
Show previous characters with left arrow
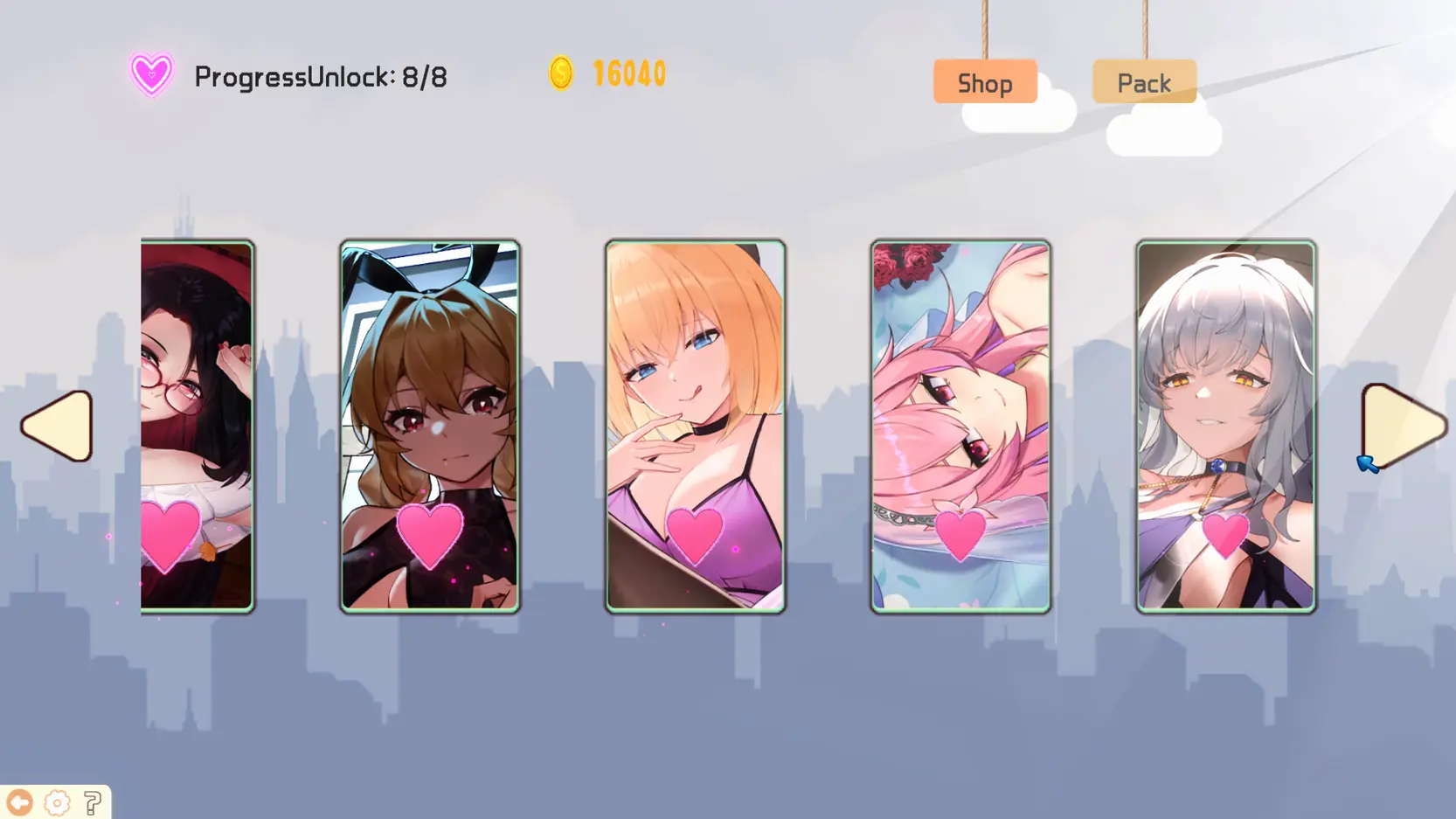[59, 426]
